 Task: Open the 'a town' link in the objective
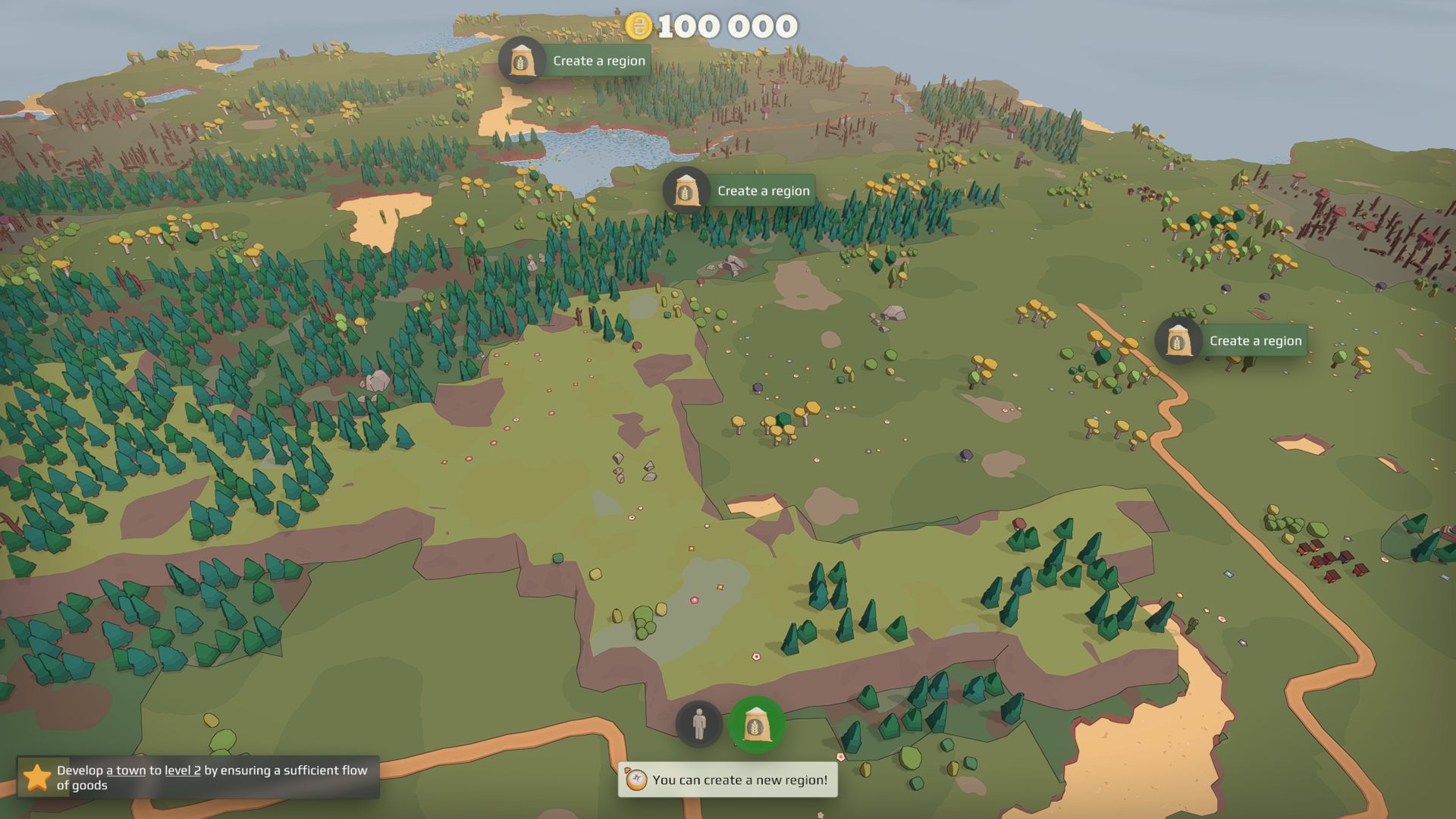pos(126,770)
